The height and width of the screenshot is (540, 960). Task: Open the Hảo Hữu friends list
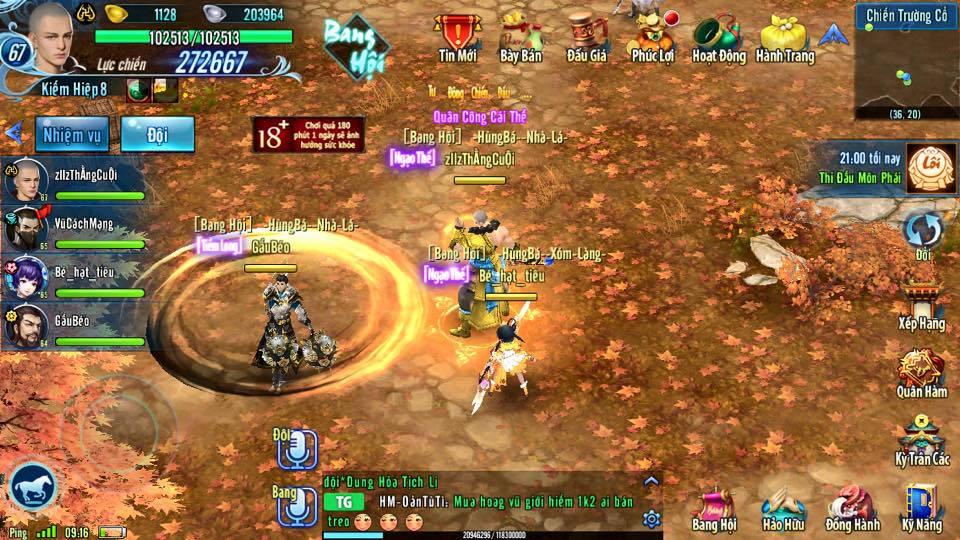tap(784, 507)
